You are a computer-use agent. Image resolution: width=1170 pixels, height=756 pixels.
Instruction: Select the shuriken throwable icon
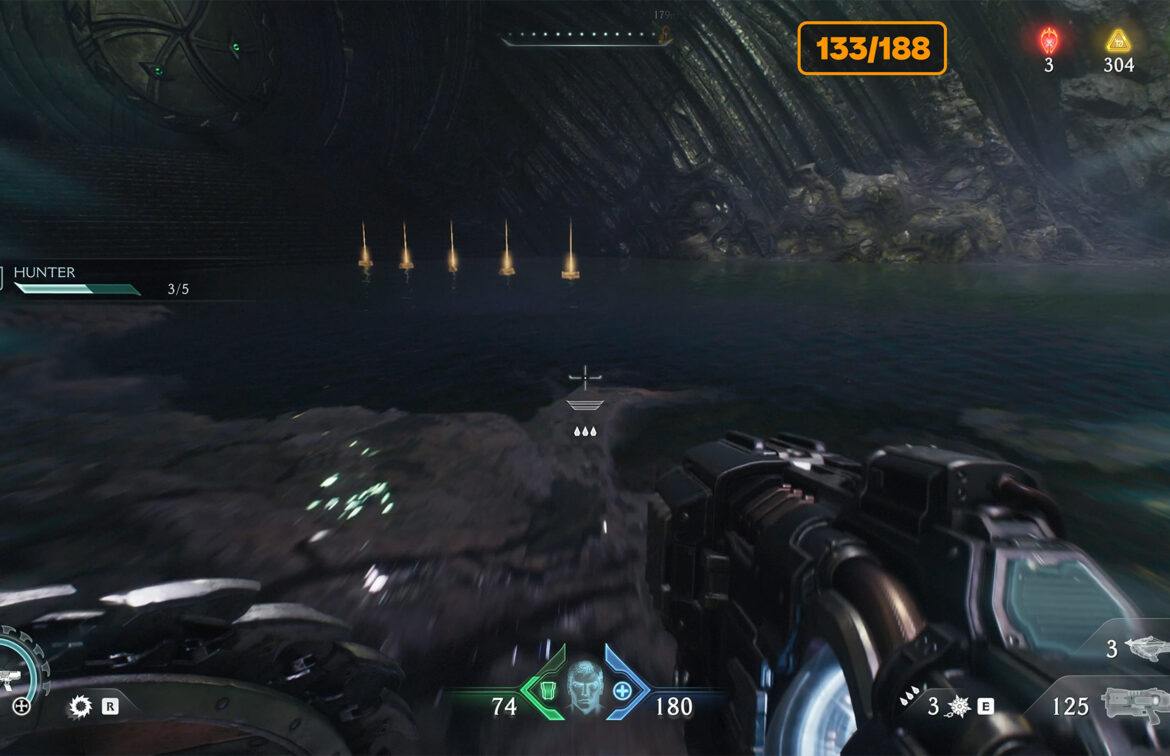click(957, 707)
